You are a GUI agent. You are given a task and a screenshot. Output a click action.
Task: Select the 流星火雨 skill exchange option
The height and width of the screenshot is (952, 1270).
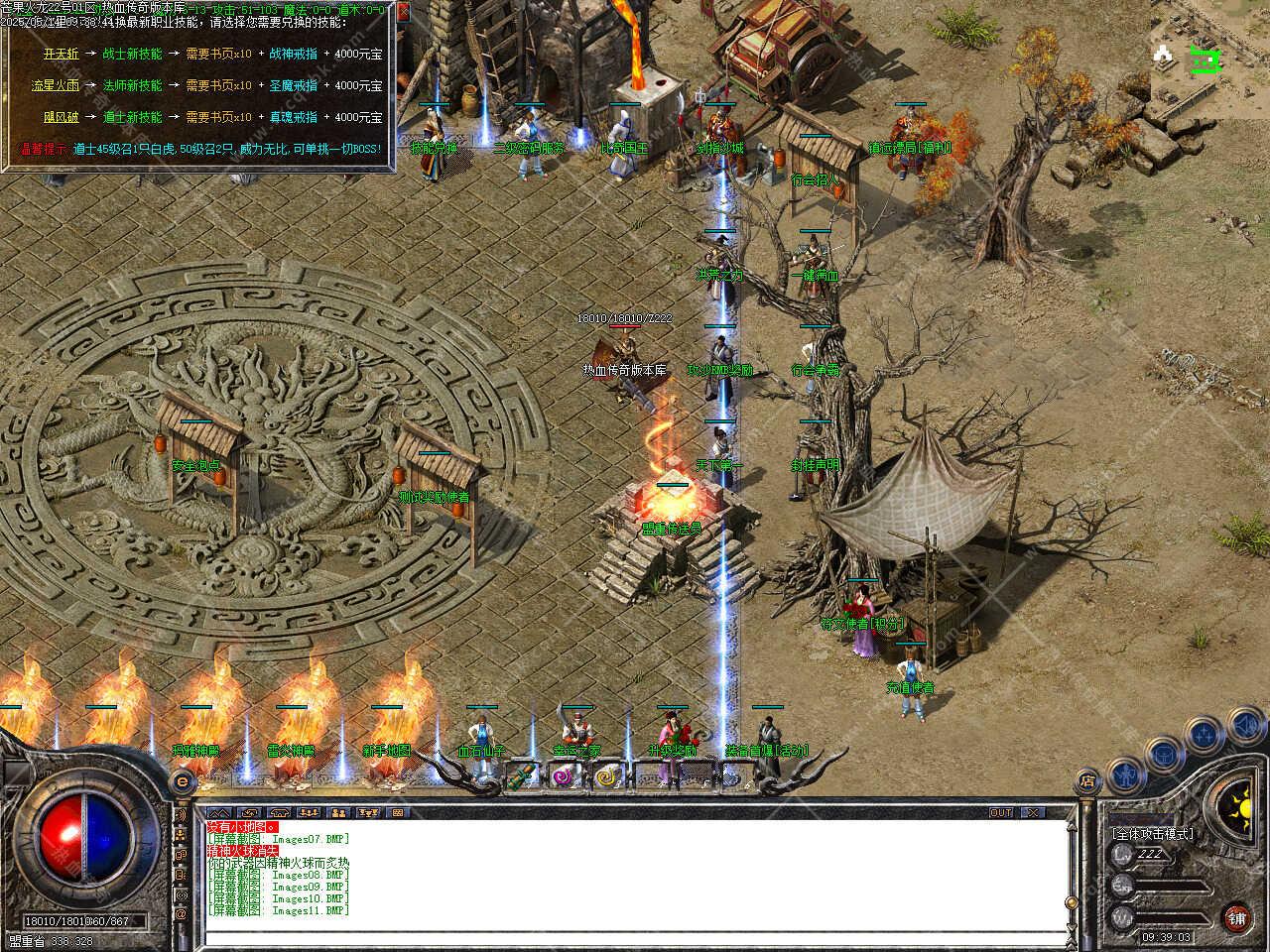(54, 85)
